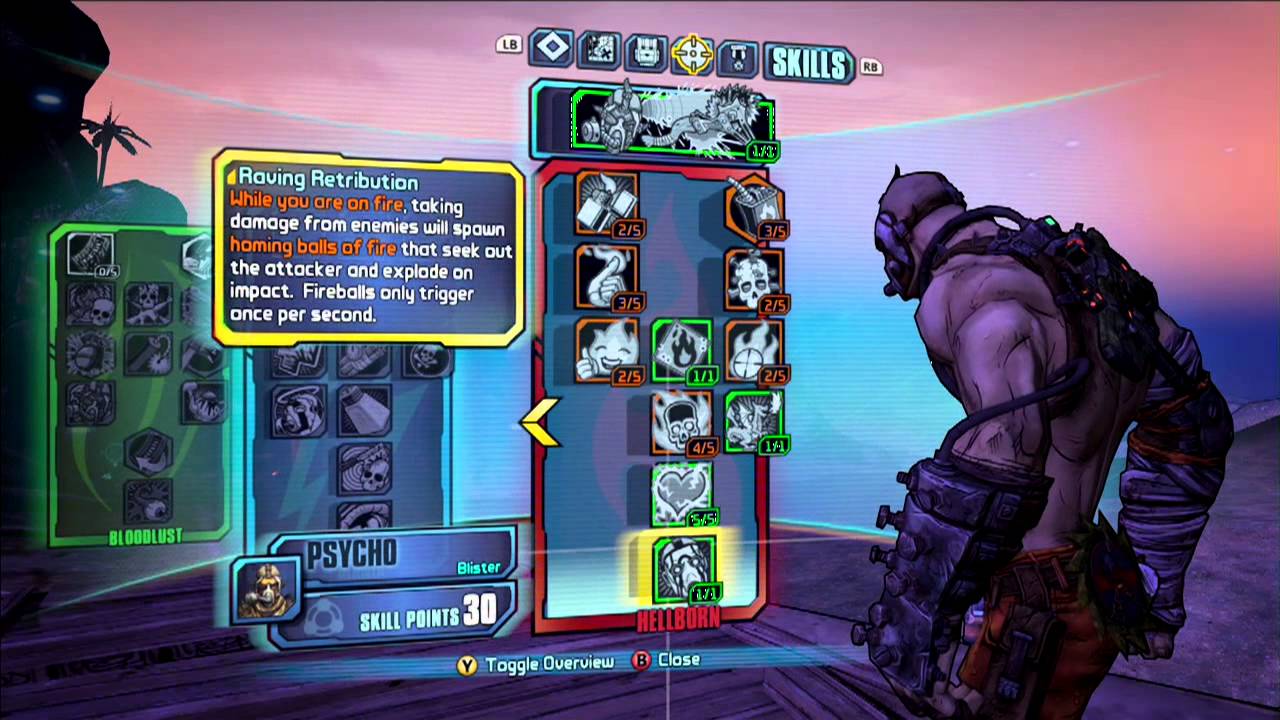Open the map tab

point(598,52)
